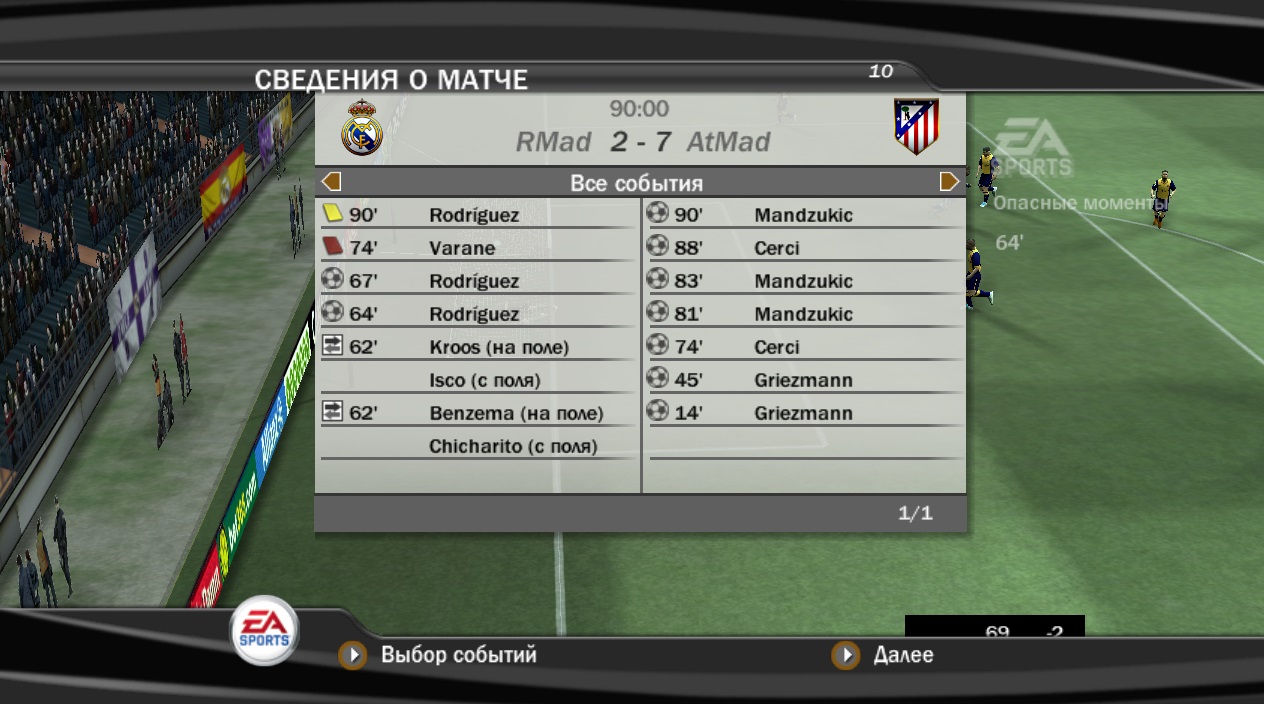
Task: Select Rodriguez's 90' yellow card row
Action: [476, 215]
